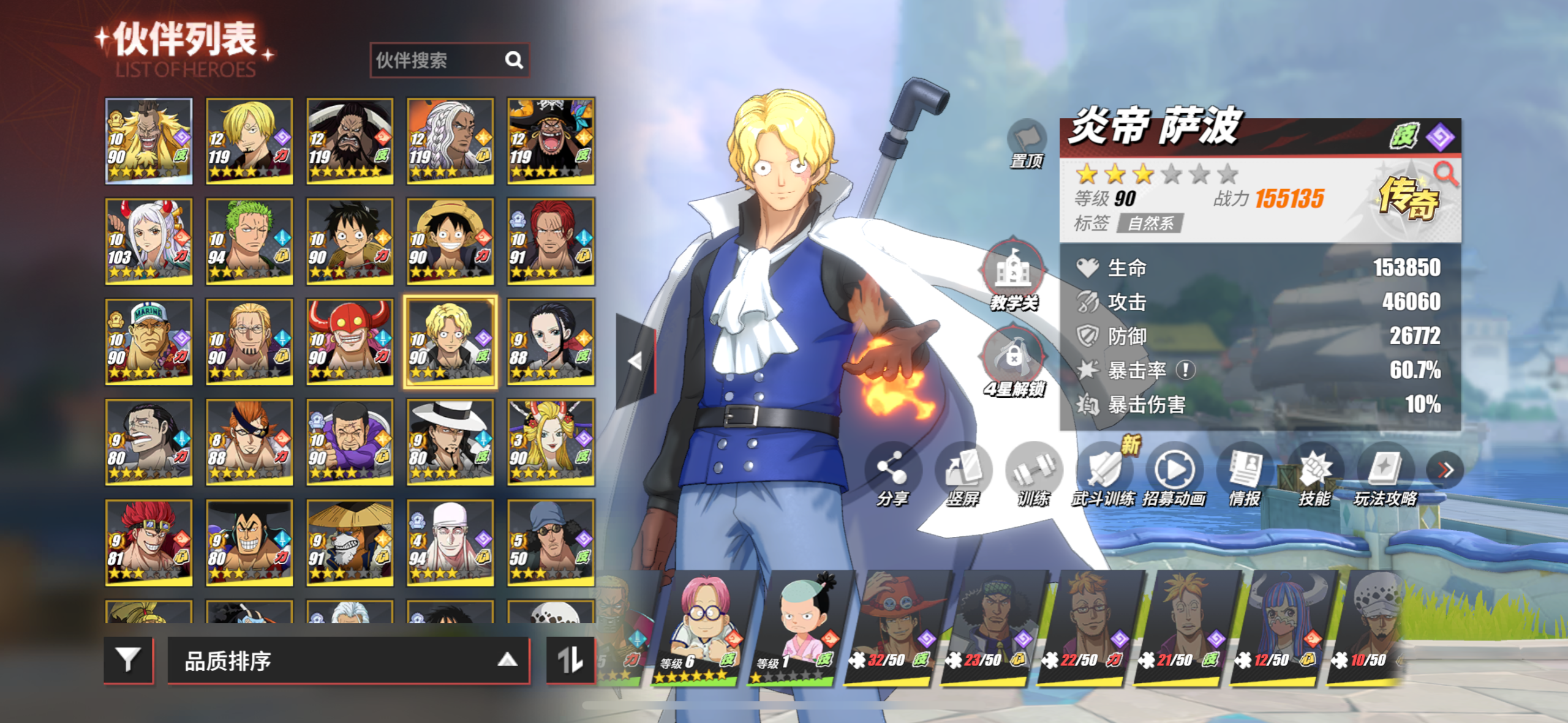Open the hero filter funnel button

click(128, 659)
